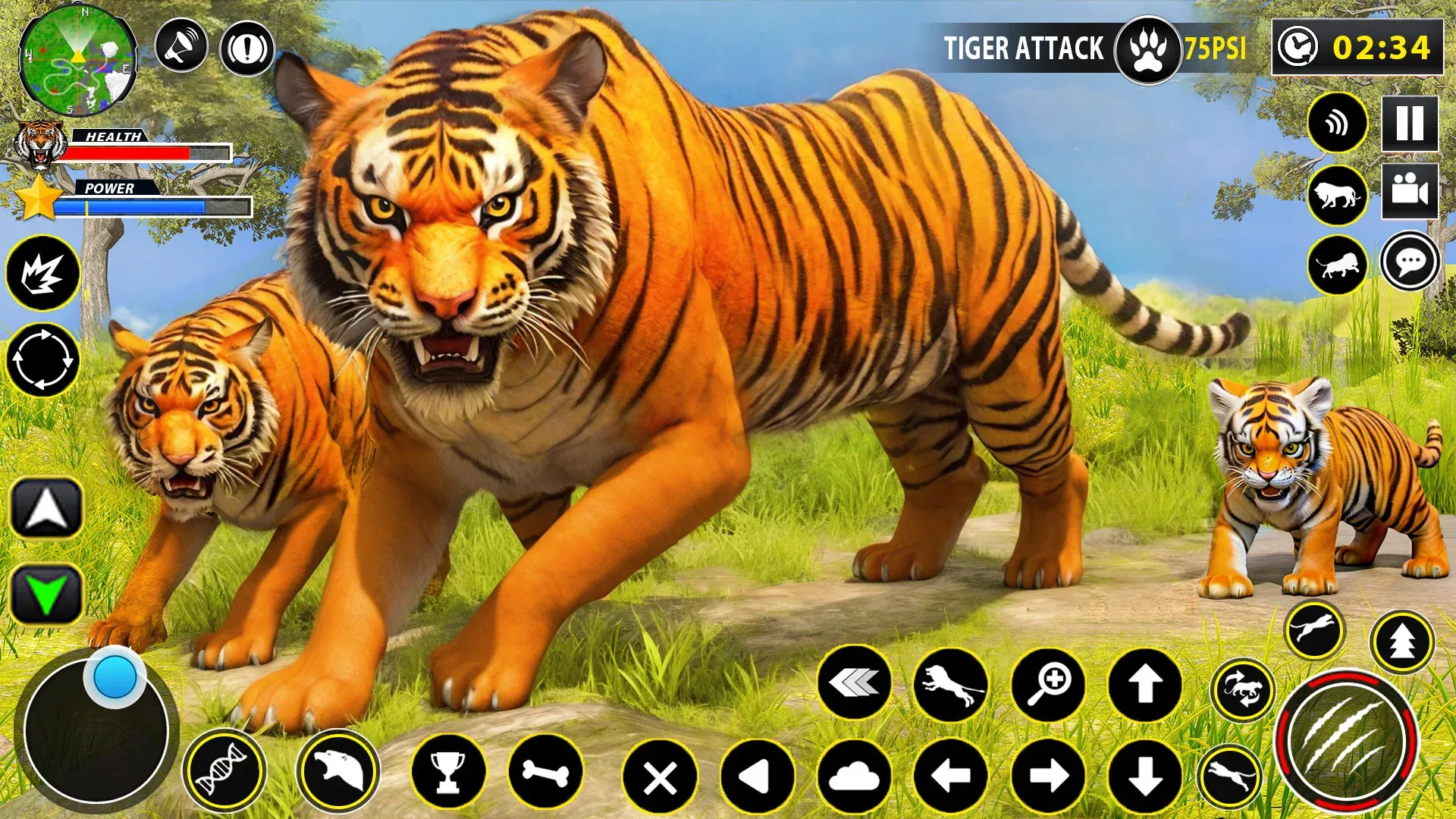1456x819 pixels.
Task: Open the trophy achievements button
Action: coord(448,772)
